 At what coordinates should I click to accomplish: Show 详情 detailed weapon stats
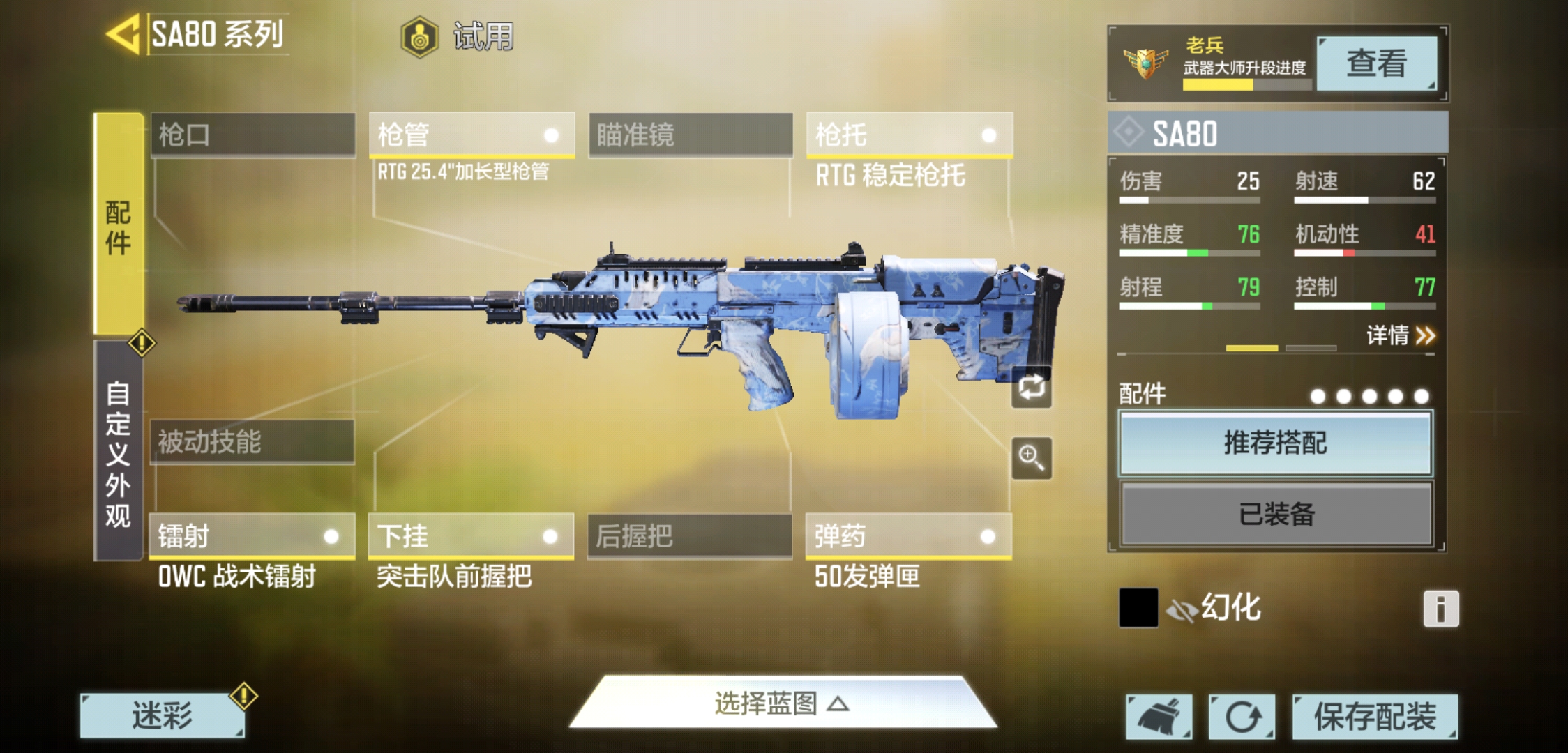[1400, 336]
